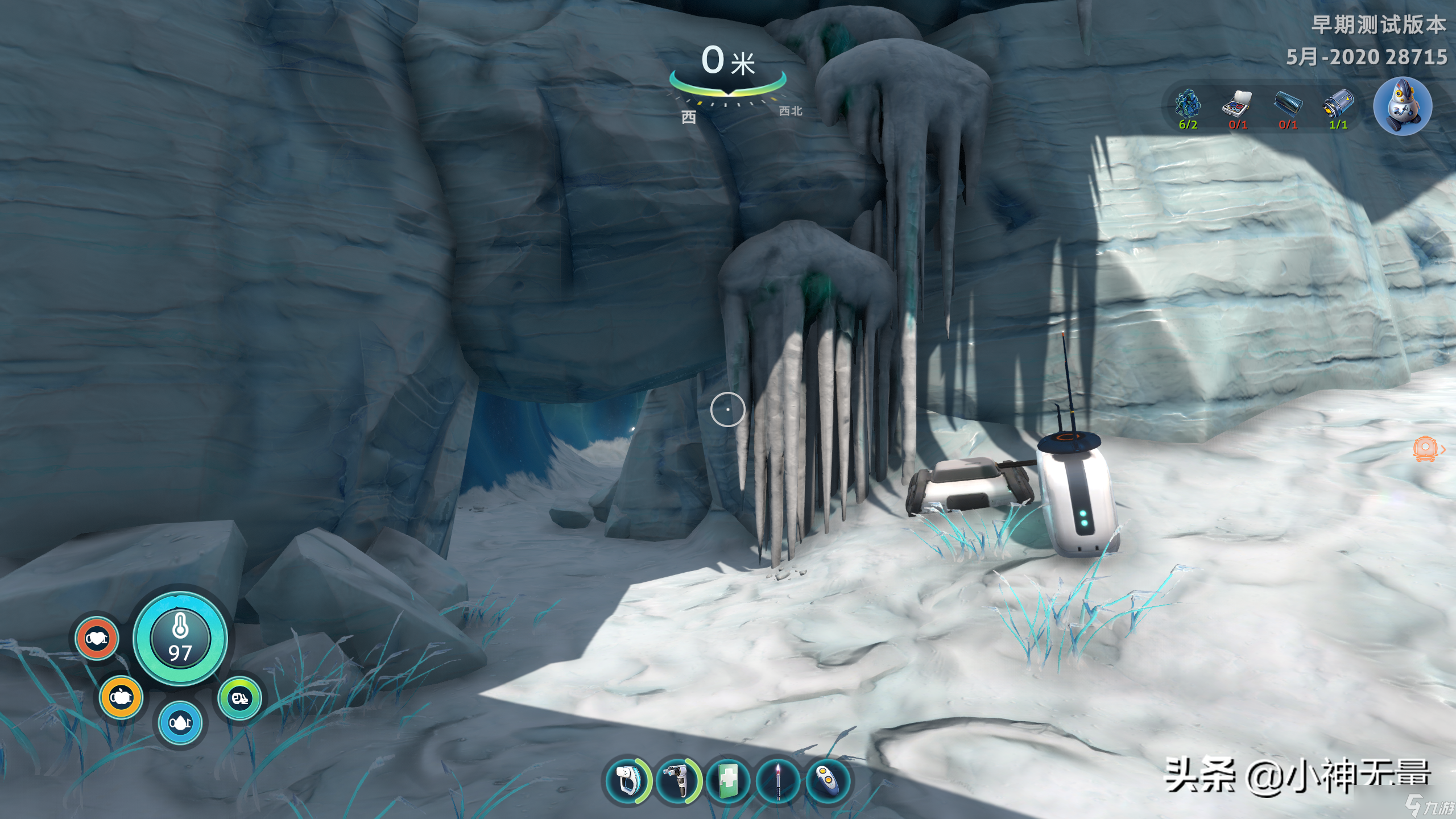Click the pinned Spy Pengling recipe icon
This screenshot has width=1456, height=819.
(1402, 107)
